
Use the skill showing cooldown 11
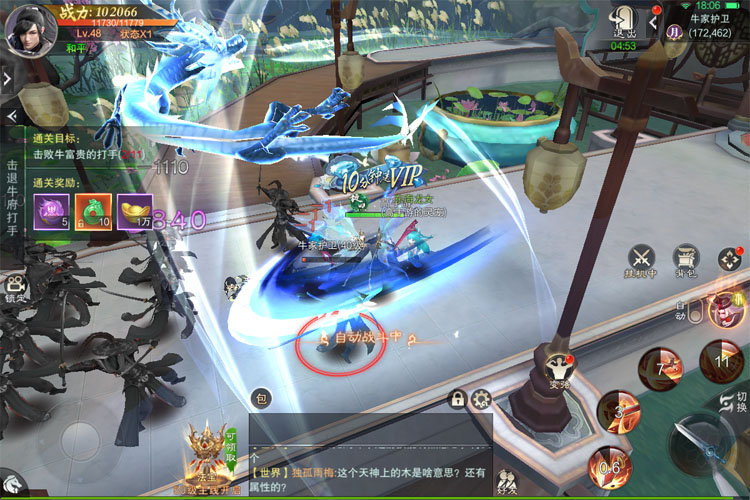pyautogui.click(x=720, y=361)
